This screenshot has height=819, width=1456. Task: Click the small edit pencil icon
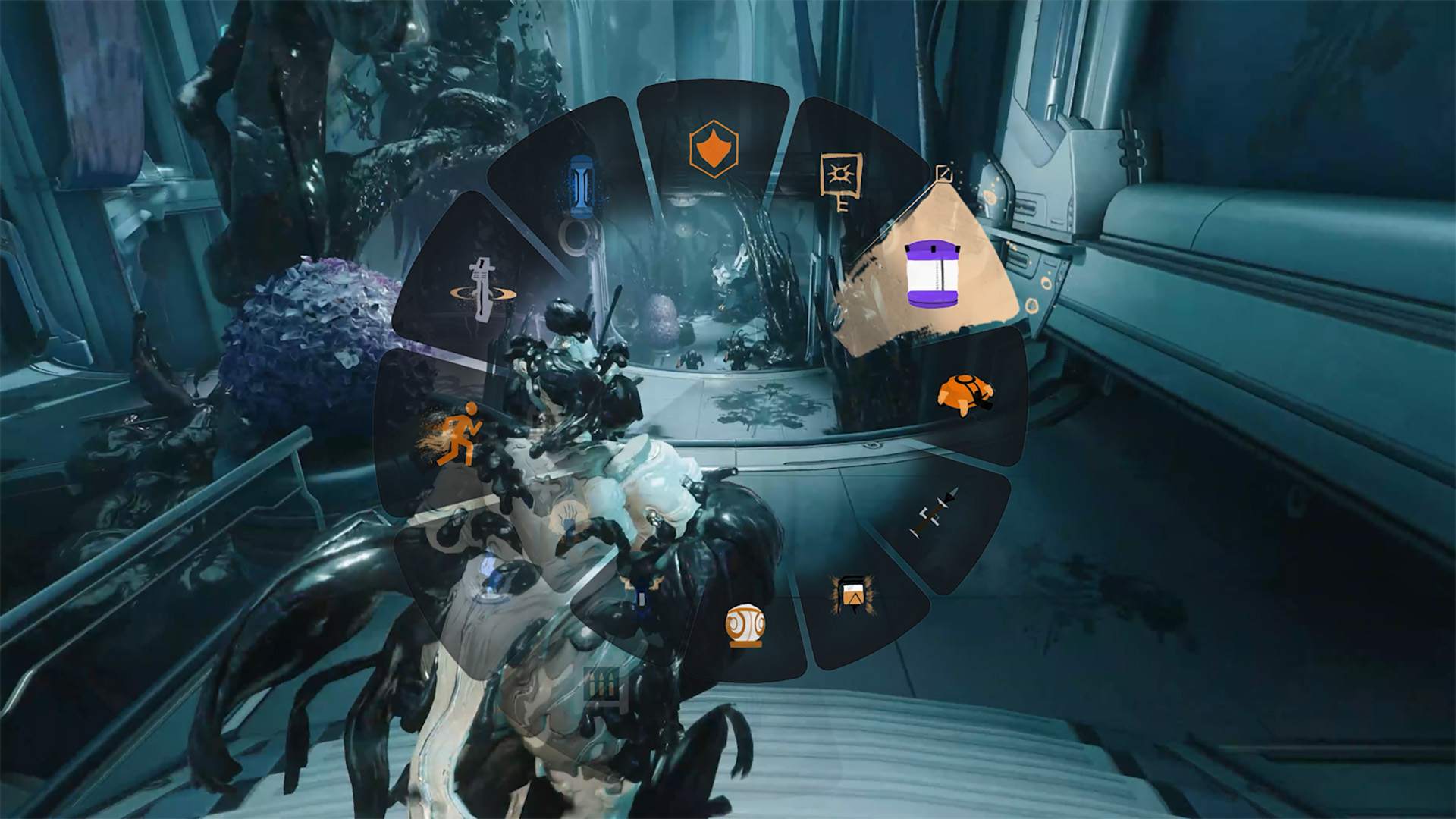(943, 174)
